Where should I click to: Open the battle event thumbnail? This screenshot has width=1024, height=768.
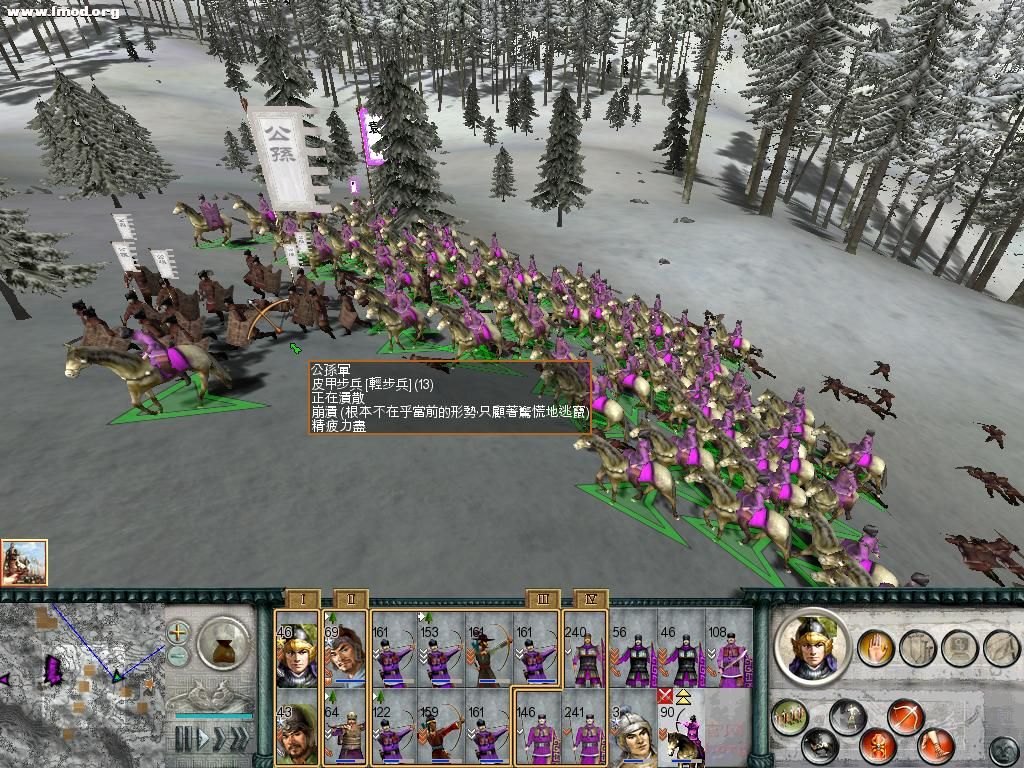tap(24, 563)
